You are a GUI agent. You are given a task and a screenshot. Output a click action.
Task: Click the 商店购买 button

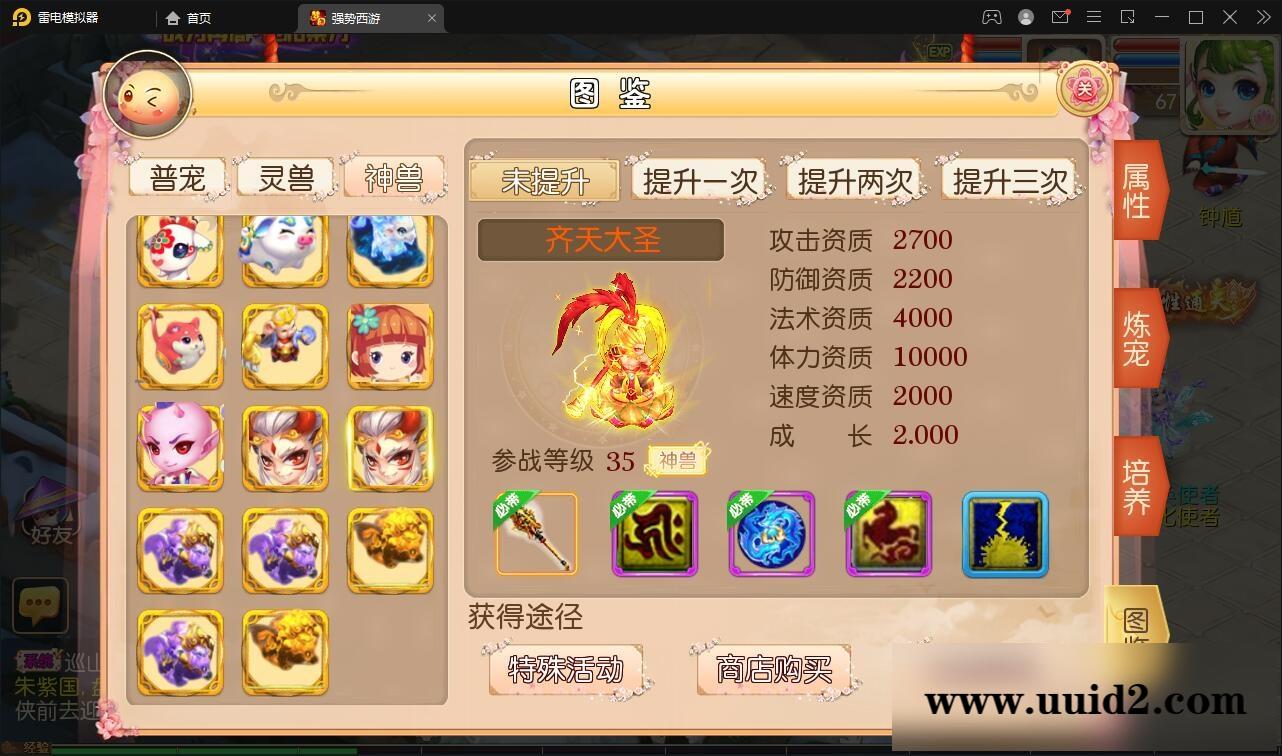click(x=772, y=670)
